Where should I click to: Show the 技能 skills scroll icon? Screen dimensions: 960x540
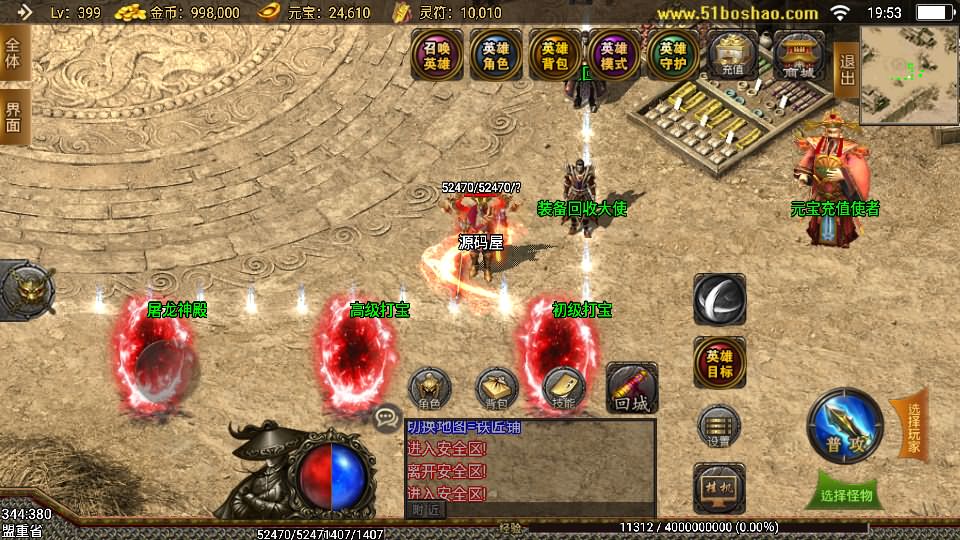click(563, 390)
